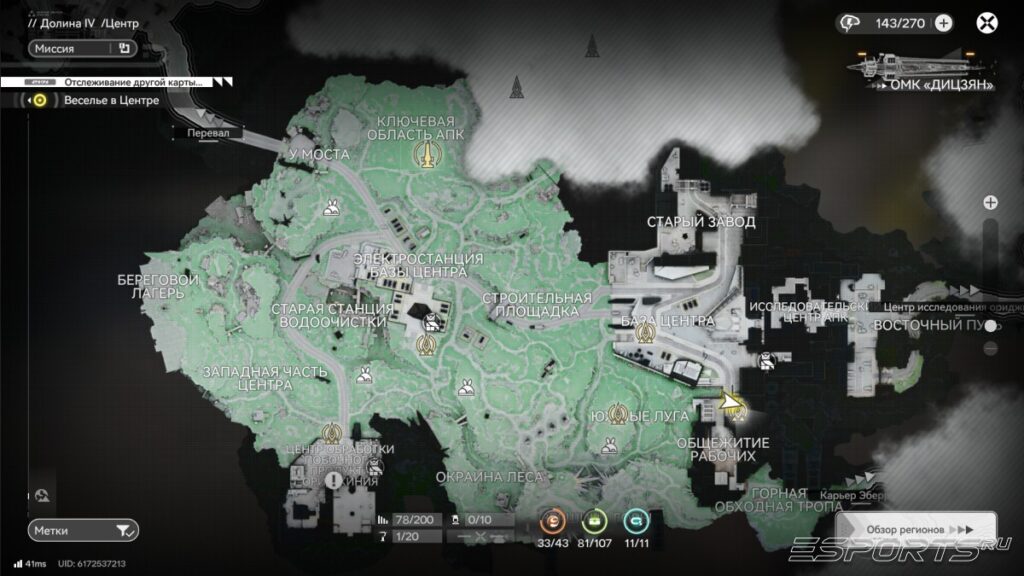Select the Ключевая область АПК marker
Viewport: 1024px width, 576px height.
pos(428,155)
